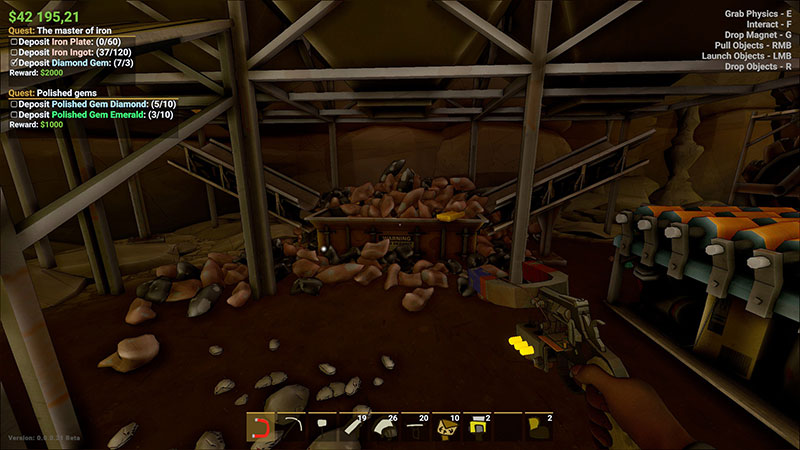Select the yellow and grey machine slot

click(477, 428)
